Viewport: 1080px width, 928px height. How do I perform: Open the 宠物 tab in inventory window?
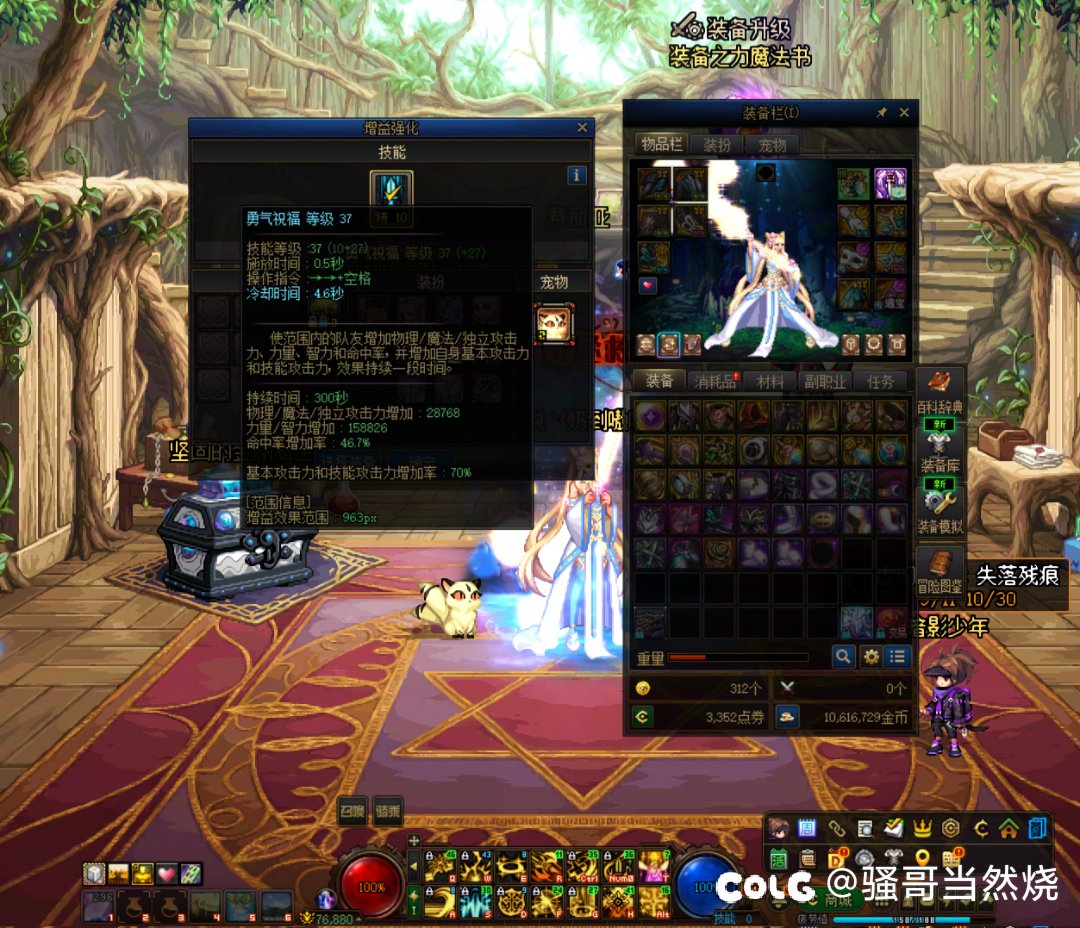(772, 145)
